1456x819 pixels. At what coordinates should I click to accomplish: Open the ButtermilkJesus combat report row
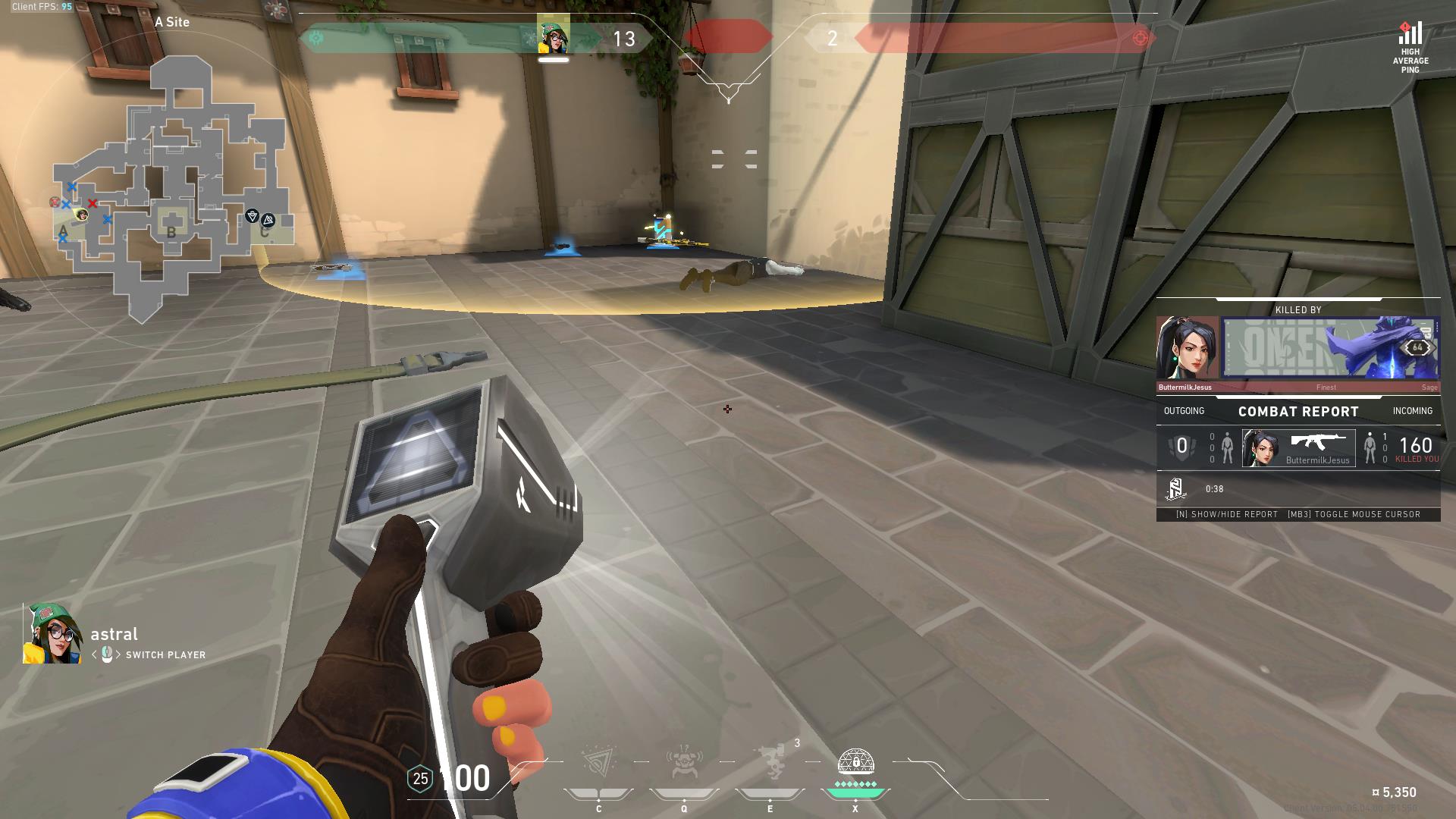tap(1298, 448)
